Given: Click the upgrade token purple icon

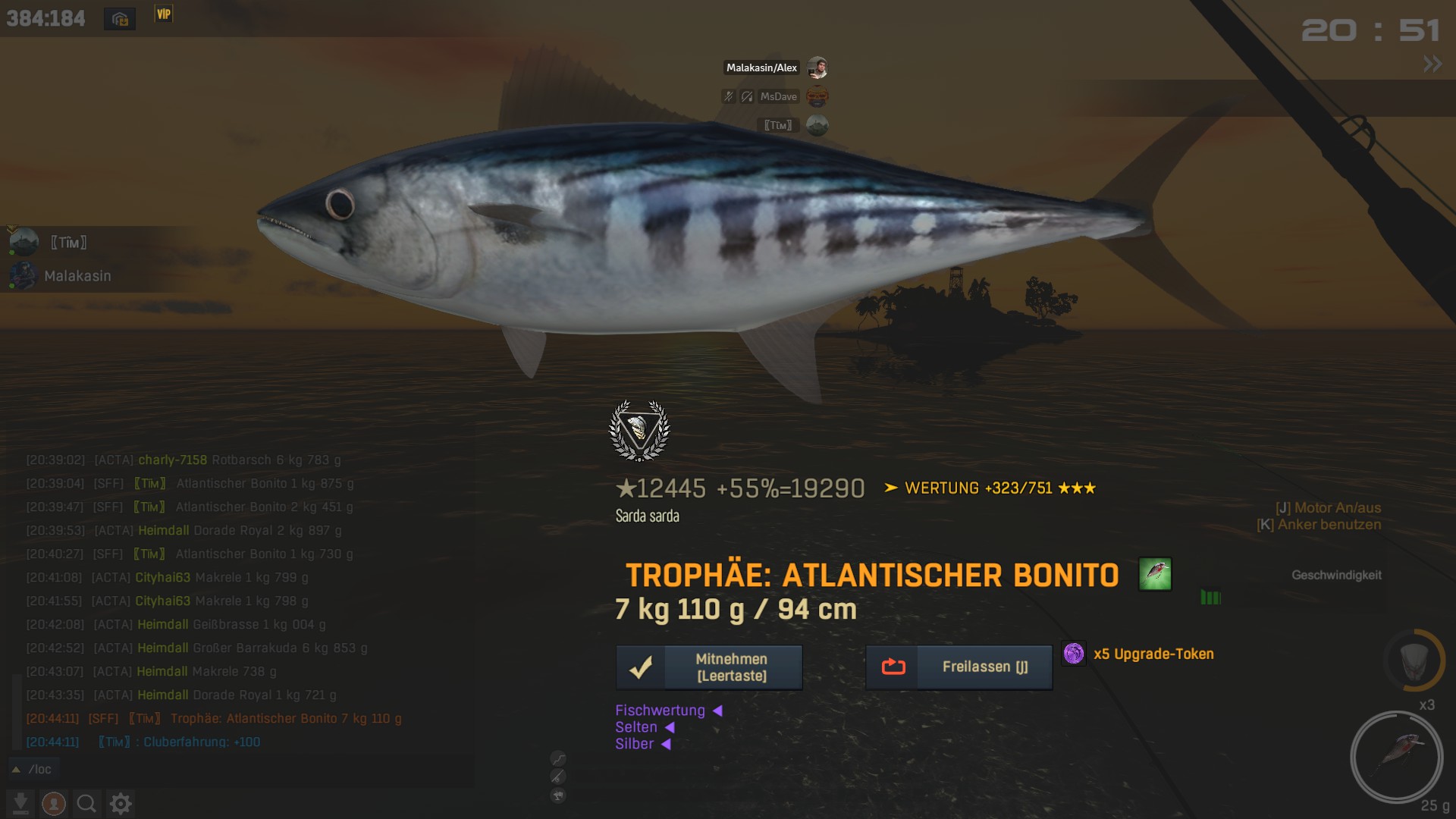Looking at the screenshot, I should pyautogui.click(x=1073, y=654).
